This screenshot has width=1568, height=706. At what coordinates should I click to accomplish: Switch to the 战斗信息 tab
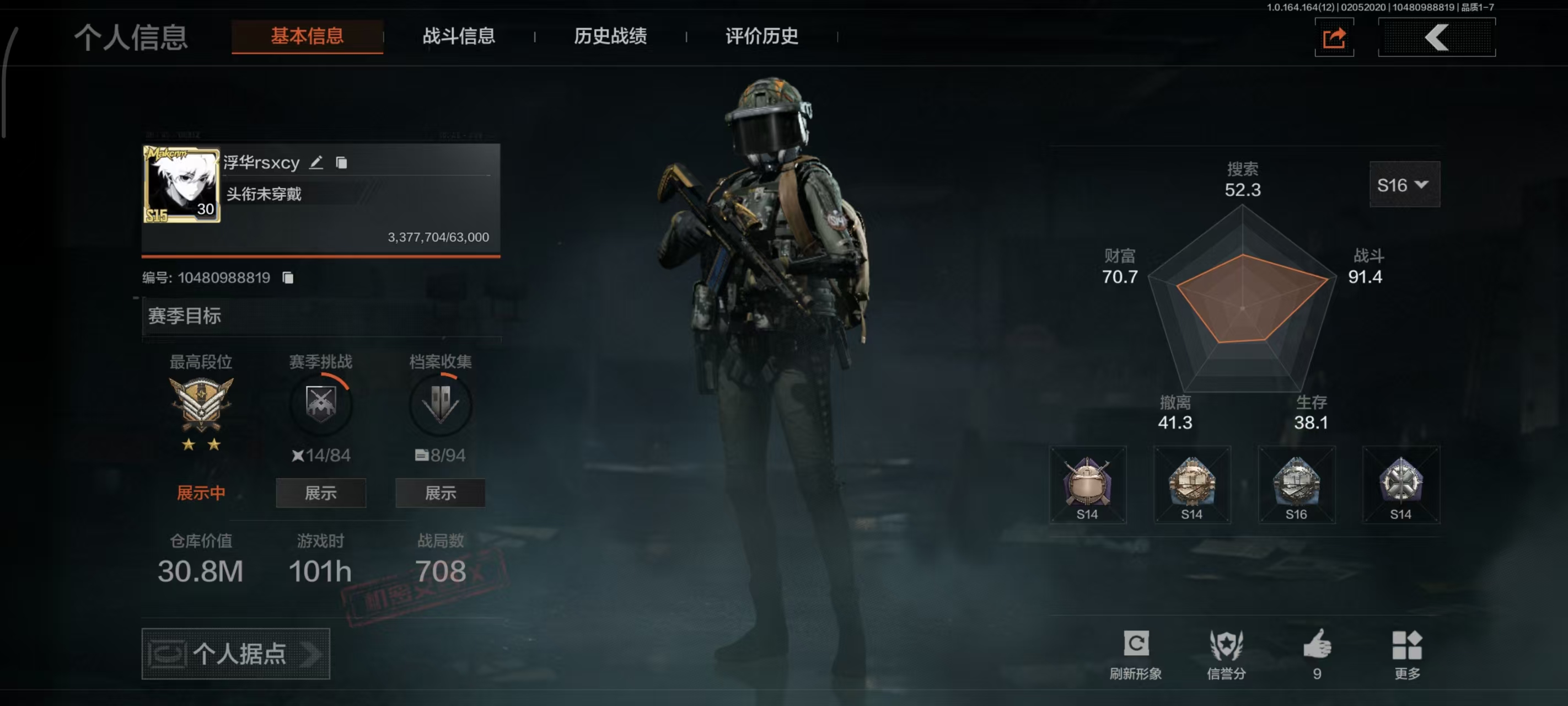(458, 36)
